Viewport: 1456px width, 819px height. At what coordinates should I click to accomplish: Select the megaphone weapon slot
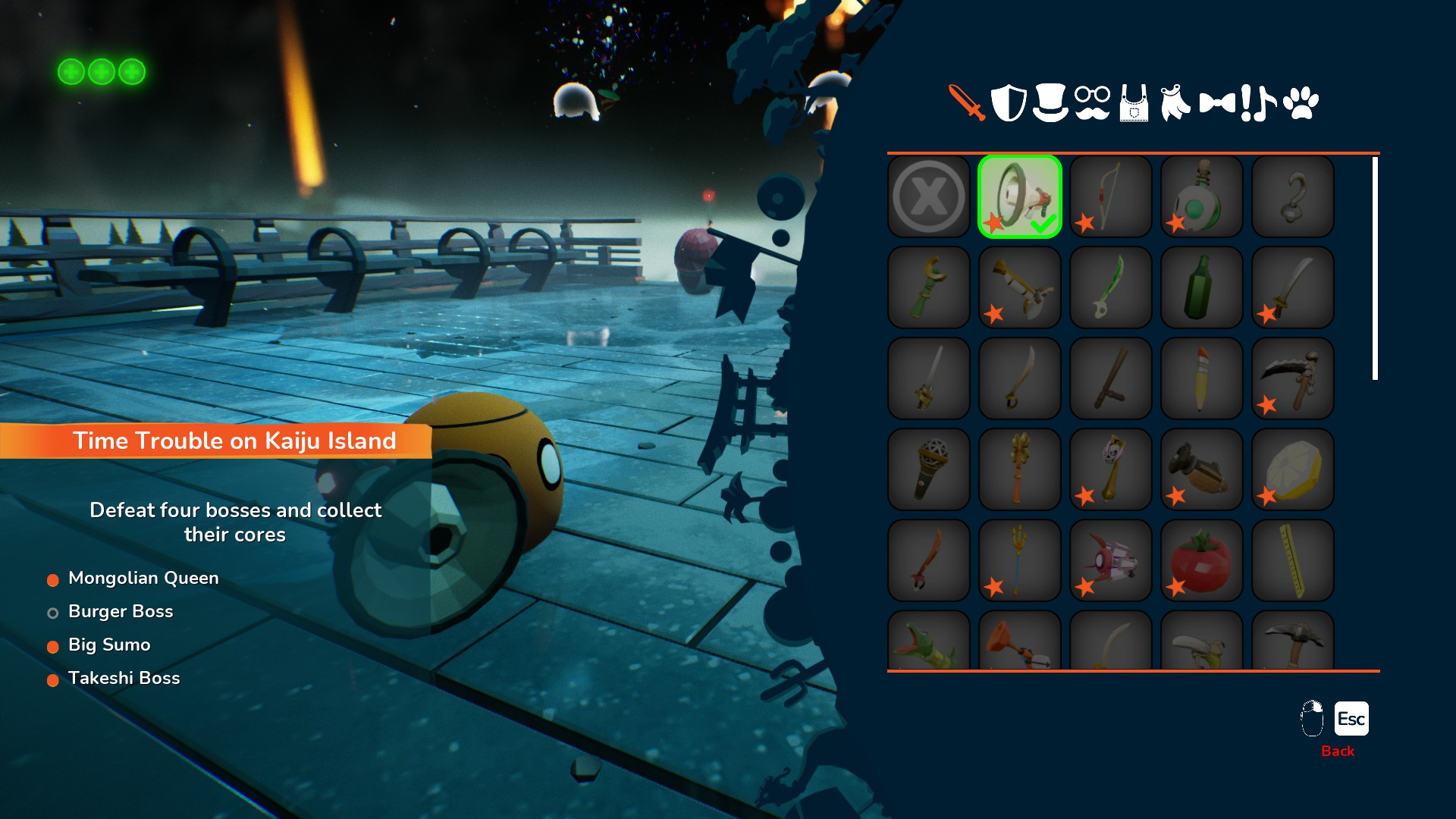[x=1020, y=196]
